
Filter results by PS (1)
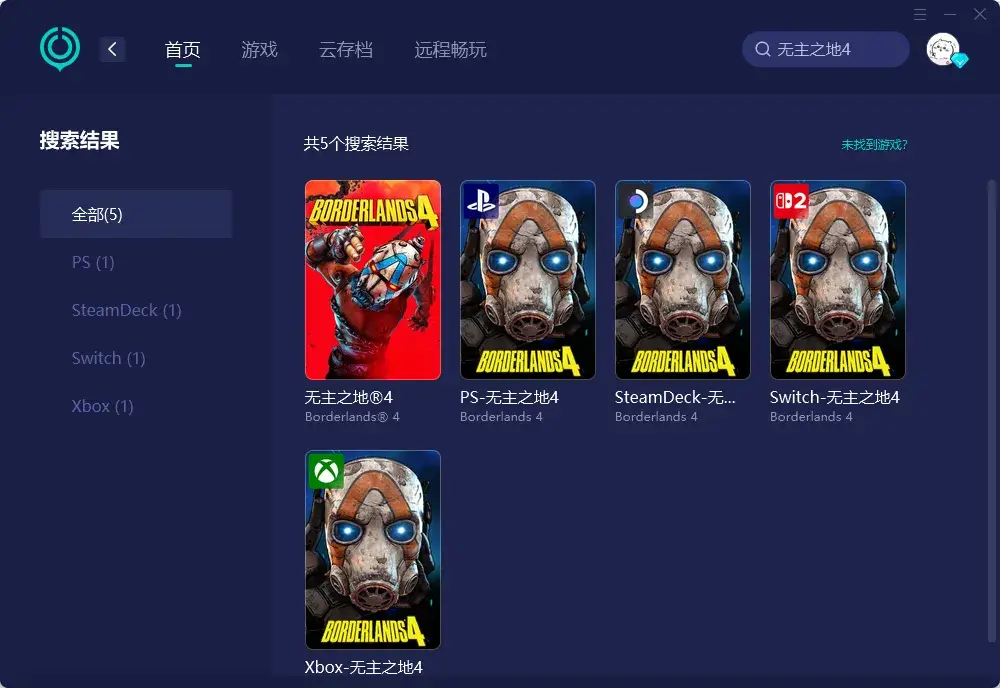(93, 262)
